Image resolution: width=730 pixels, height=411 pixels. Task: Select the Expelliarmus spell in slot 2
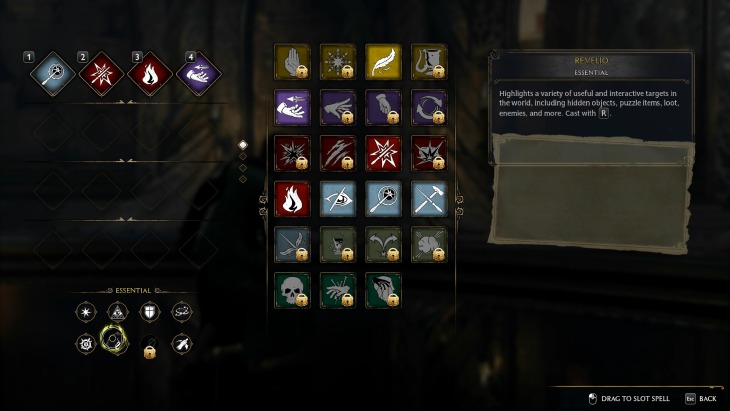pos(101,73)
